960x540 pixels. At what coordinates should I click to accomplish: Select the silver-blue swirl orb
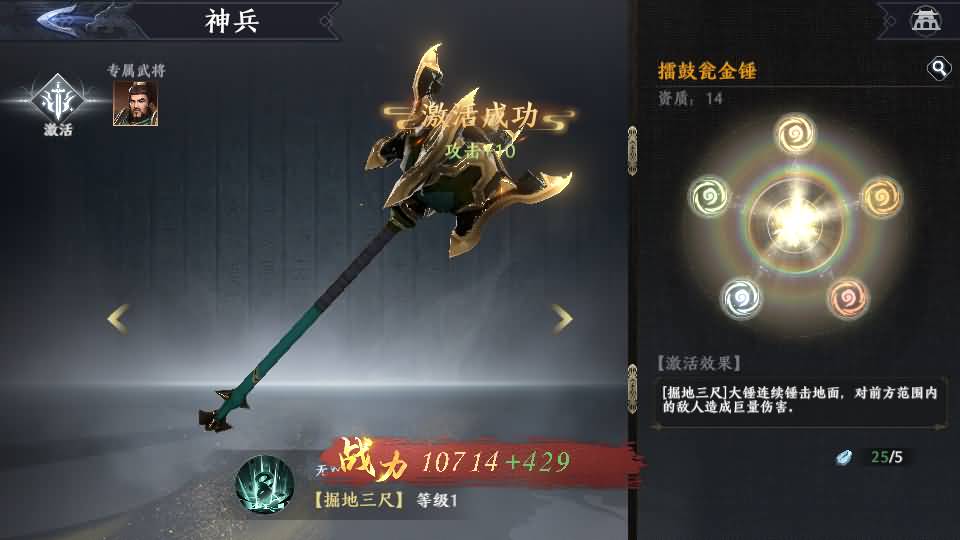point(741,297)
